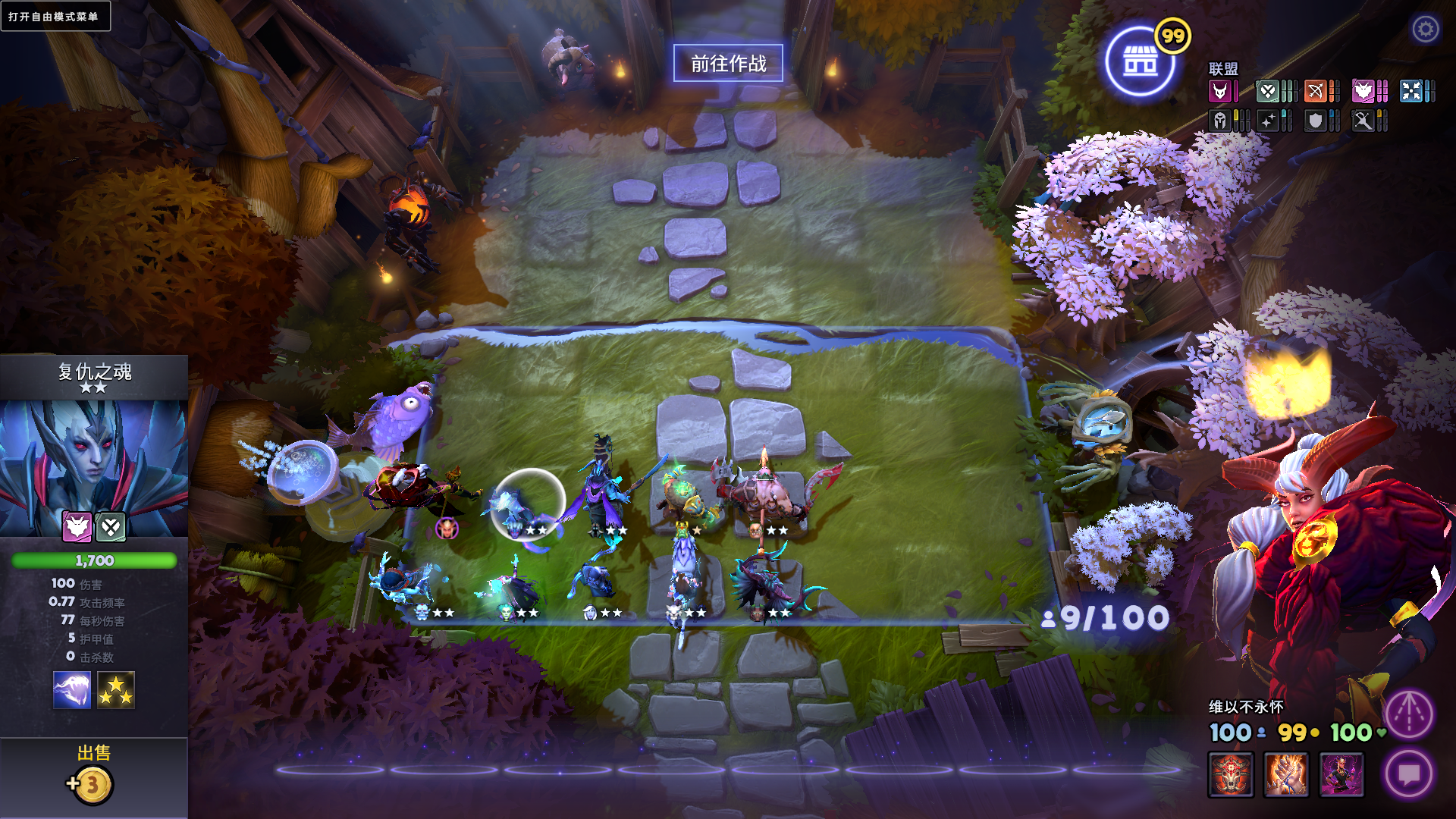Open the shop storefront icon
The image size is (1456, 819).
(x=1140, y=62)
